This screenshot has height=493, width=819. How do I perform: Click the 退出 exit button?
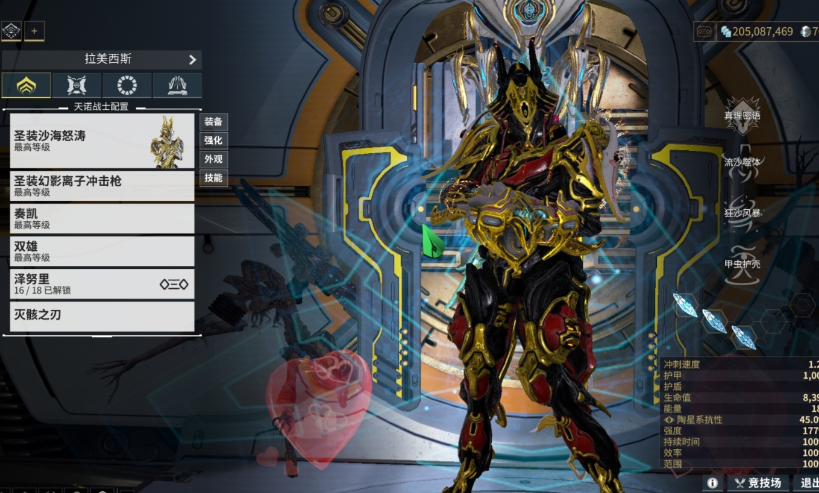[x=808, y=483]
